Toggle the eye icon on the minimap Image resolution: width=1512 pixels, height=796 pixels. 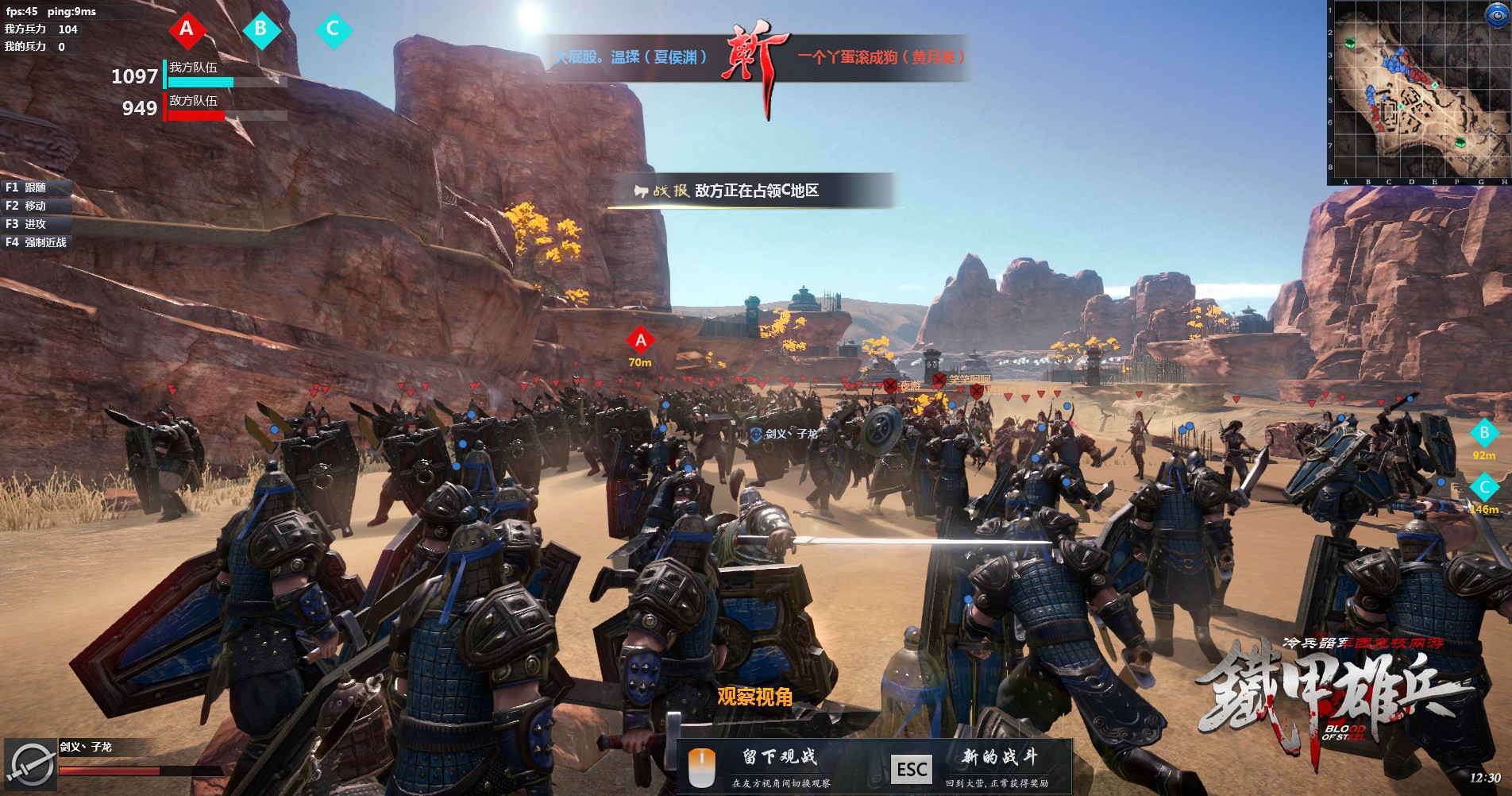click(x=1496, y=14)
